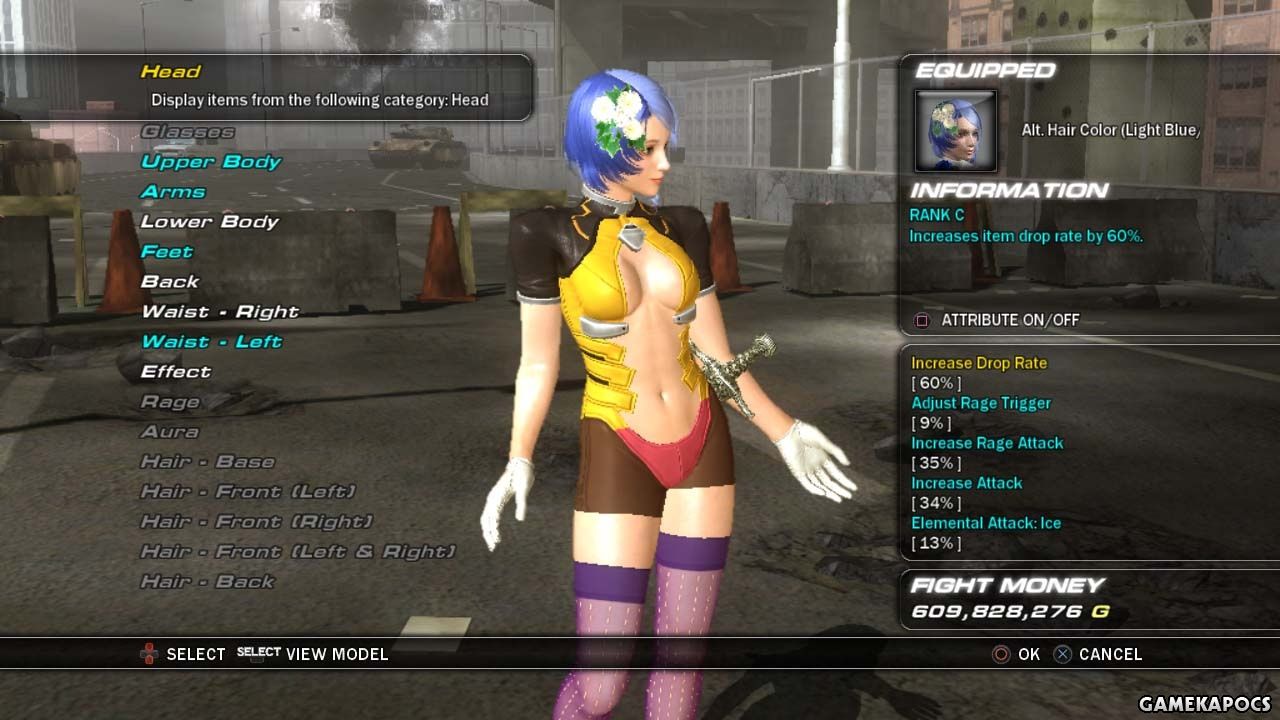Open the Upper Body category
Image resolution: width=1280 pixels, height=720 pixels.
211,162
